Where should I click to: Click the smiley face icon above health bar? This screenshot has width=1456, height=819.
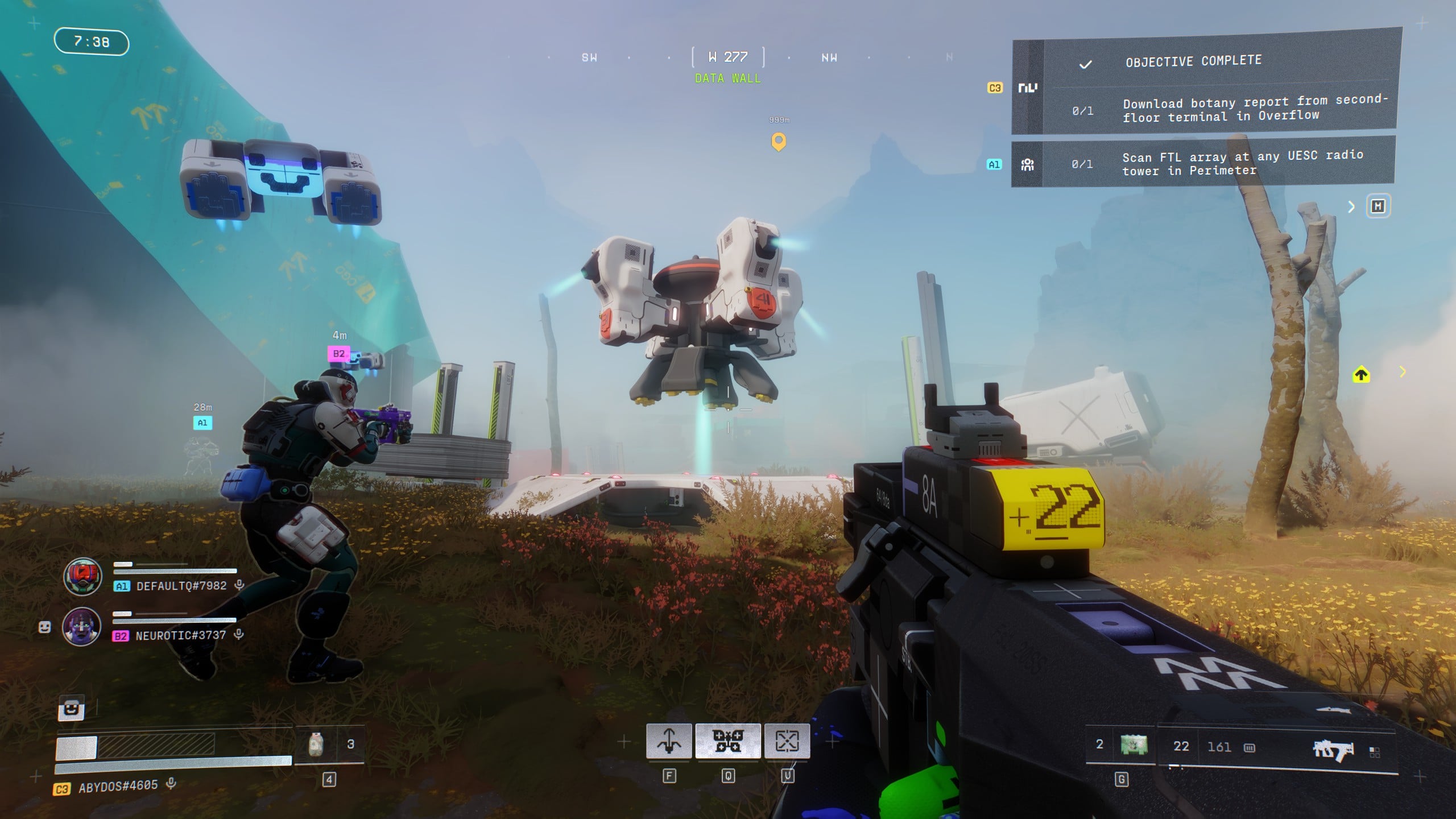(72, 709)
